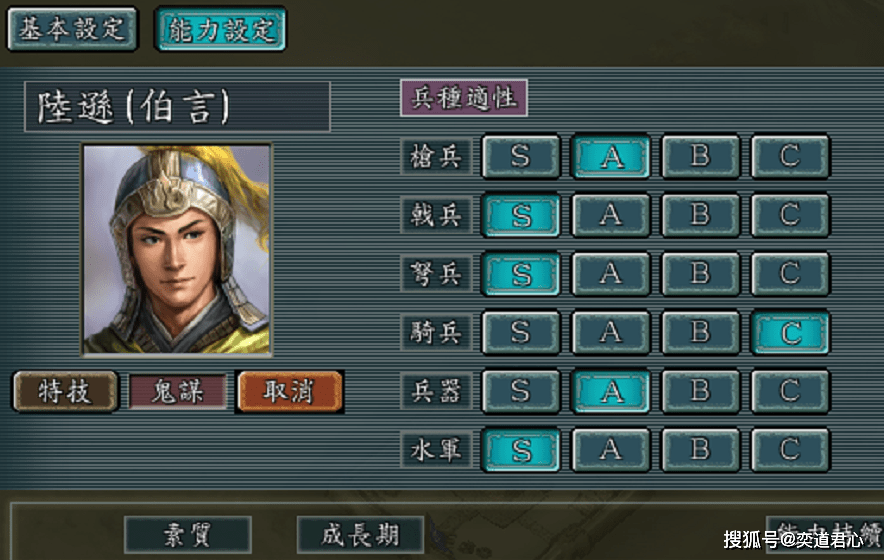Cancel with the 取消 button

pyautogui.click(x=290, y=391)
